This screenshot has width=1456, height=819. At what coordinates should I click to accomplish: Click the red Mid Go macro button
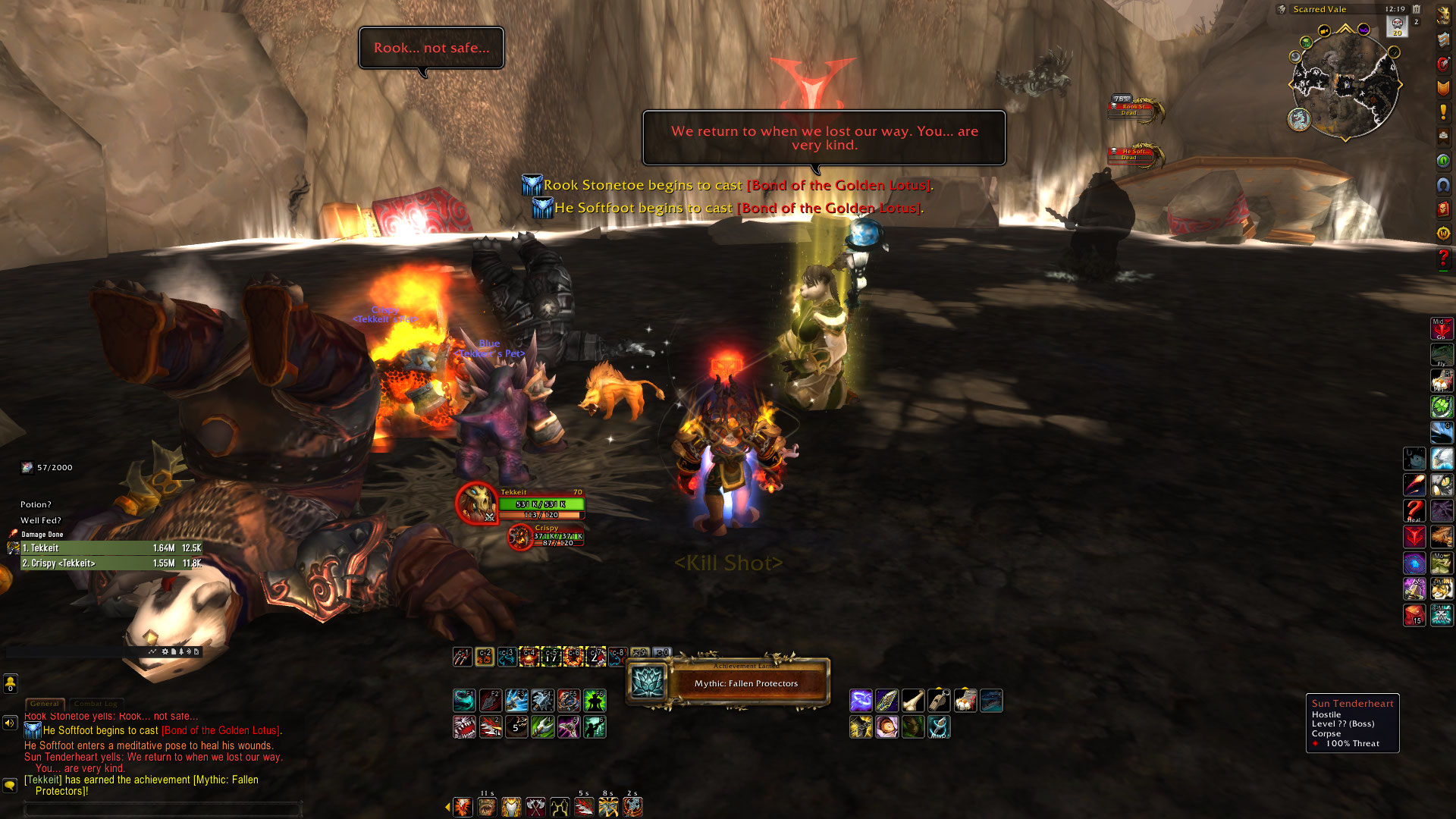tap(1441, 329)
